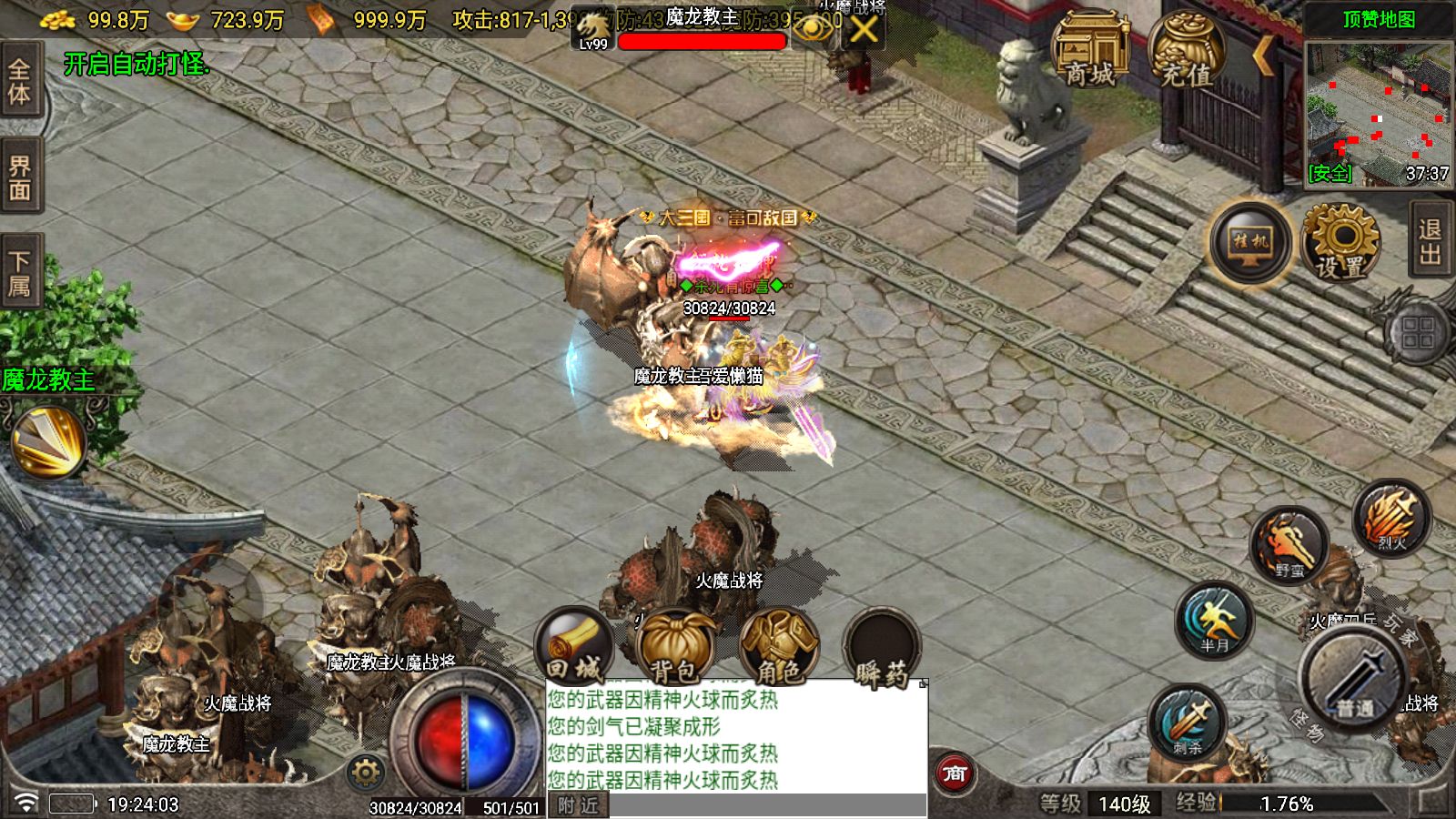The width and height of the screenshot is (1456, 819).
Task: Activate the 半月 skill
Action: pos(1214,621)
